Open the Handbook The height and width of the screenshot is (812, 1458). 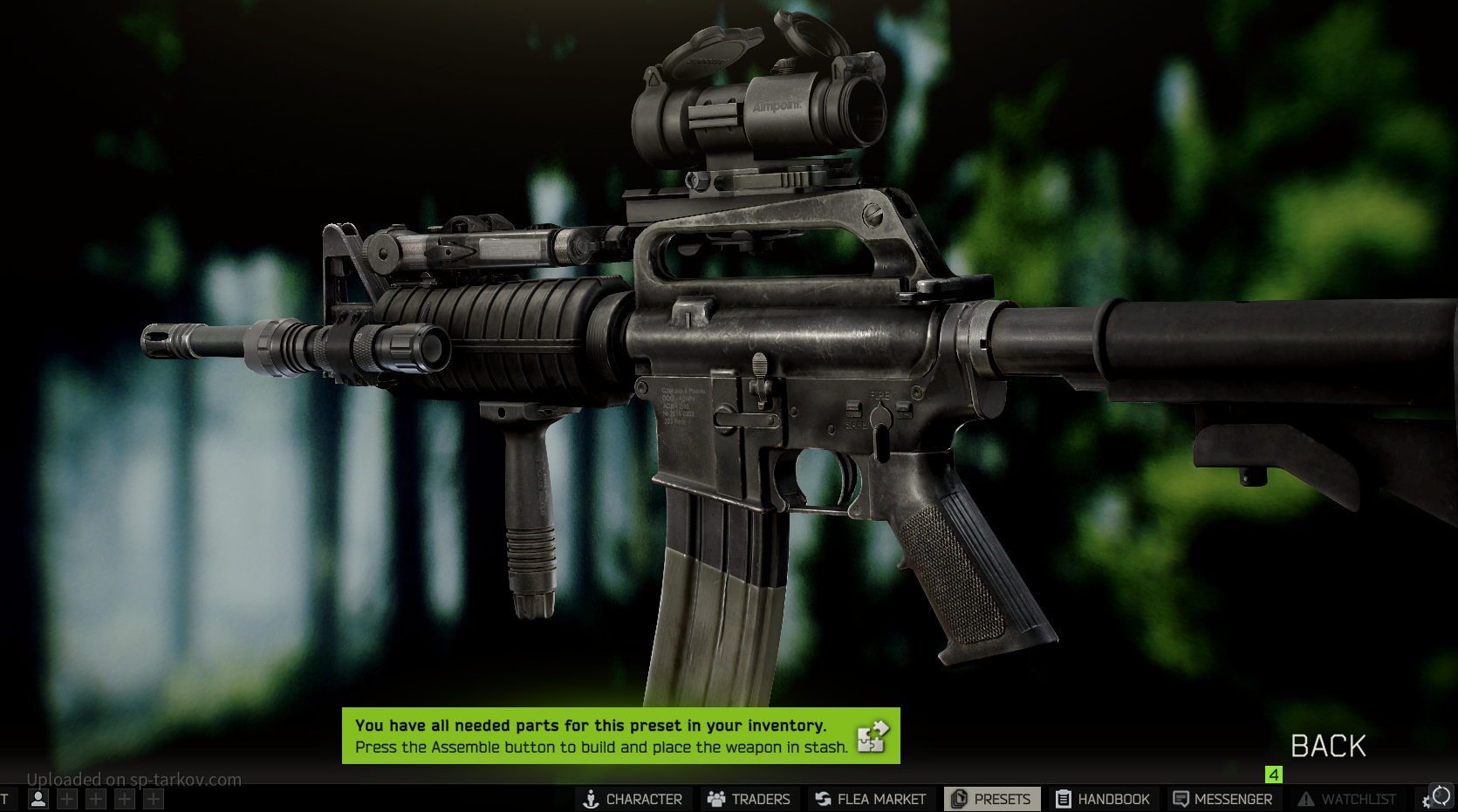1103,799
